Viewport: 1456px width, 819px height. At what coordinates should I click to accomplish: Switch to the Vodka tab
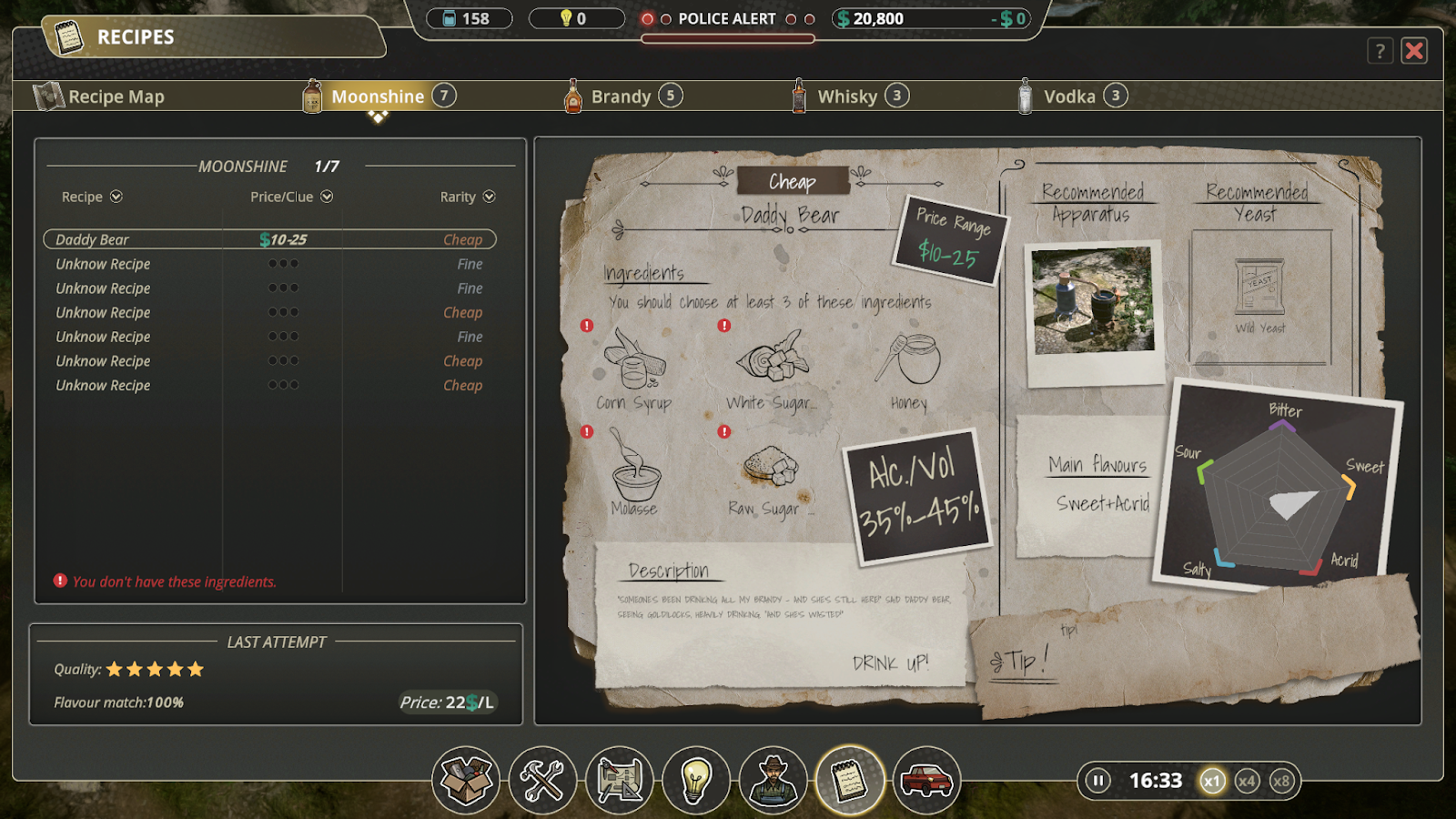[1069, 96]
